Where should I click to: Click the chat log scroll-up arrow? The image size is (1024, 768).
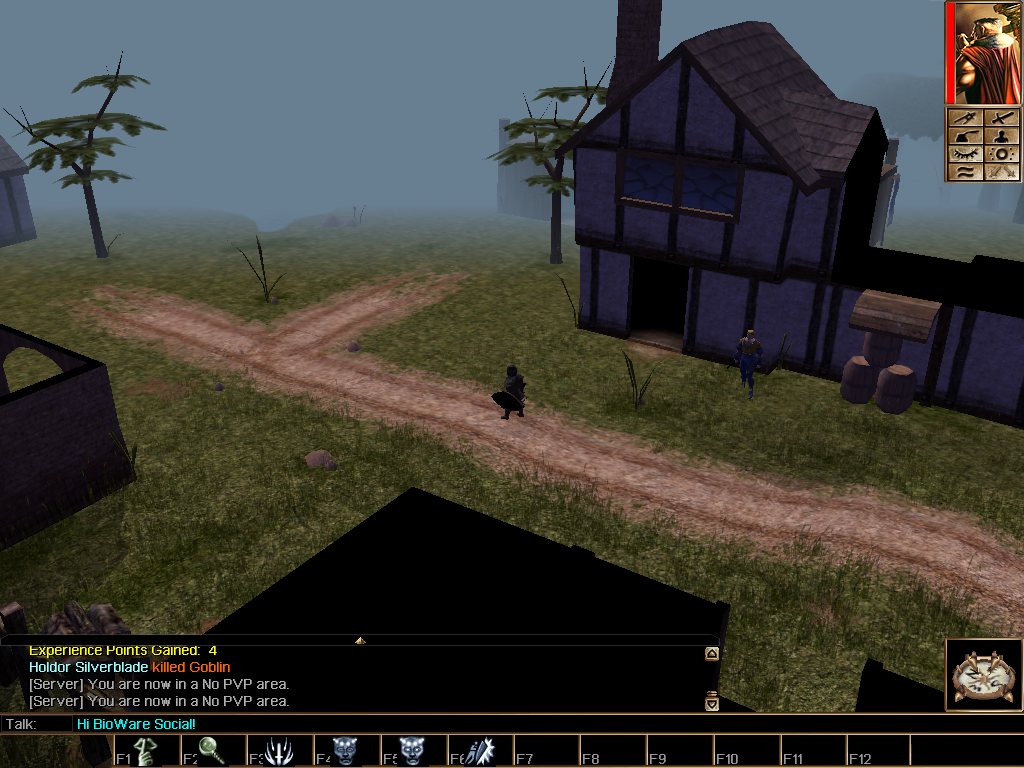coord(711,654)
